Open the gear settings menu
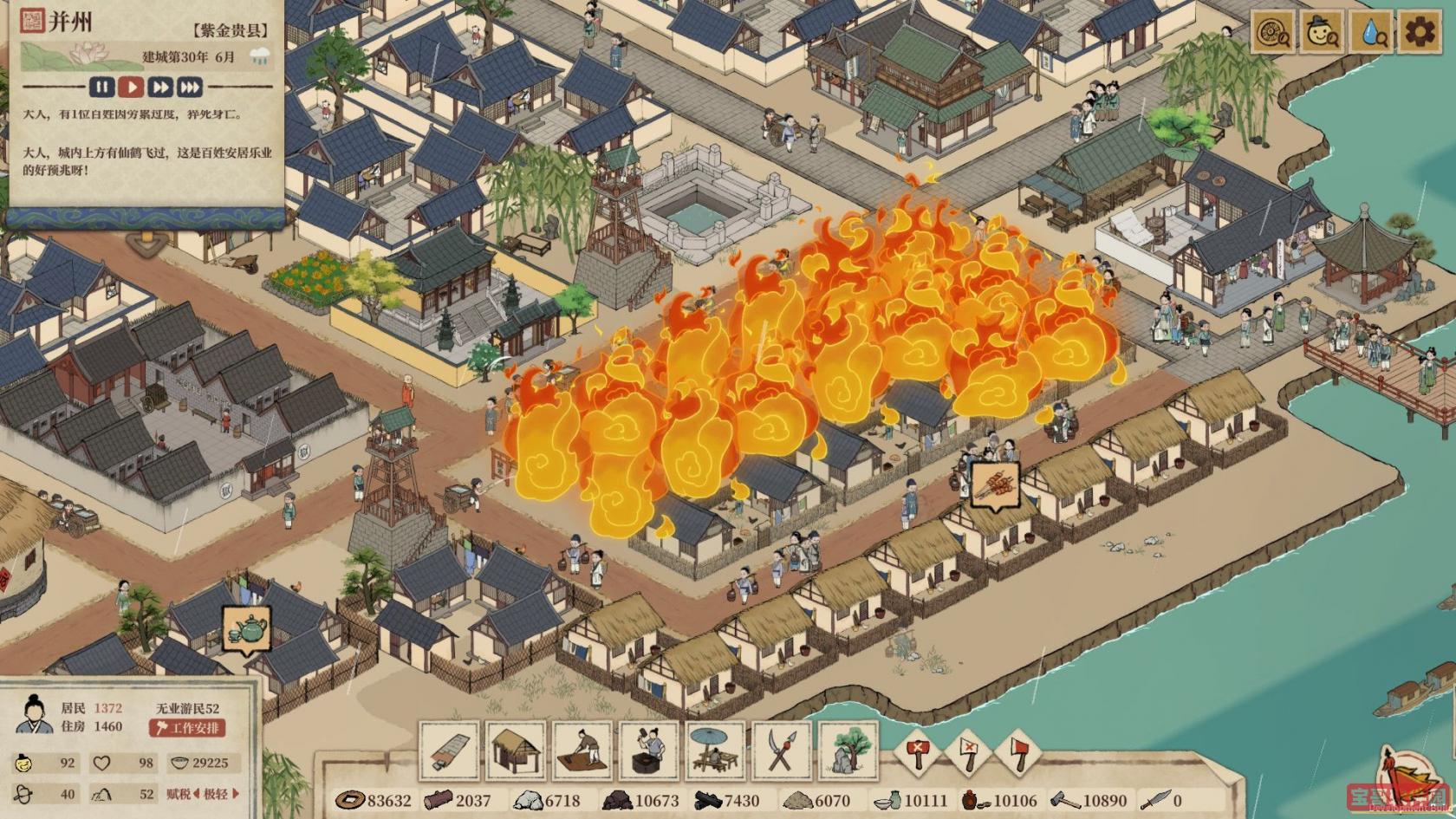This screenshot has height=819, width=1456. point(1420,33)
